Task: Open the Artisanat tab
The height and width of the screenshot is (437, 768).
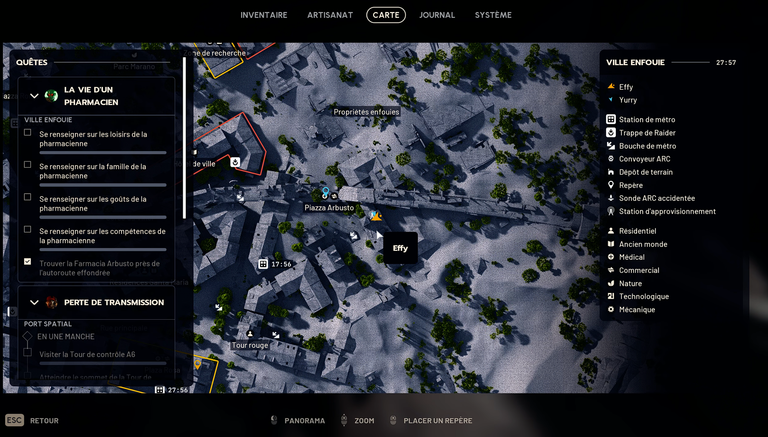Action: [331, 15]
